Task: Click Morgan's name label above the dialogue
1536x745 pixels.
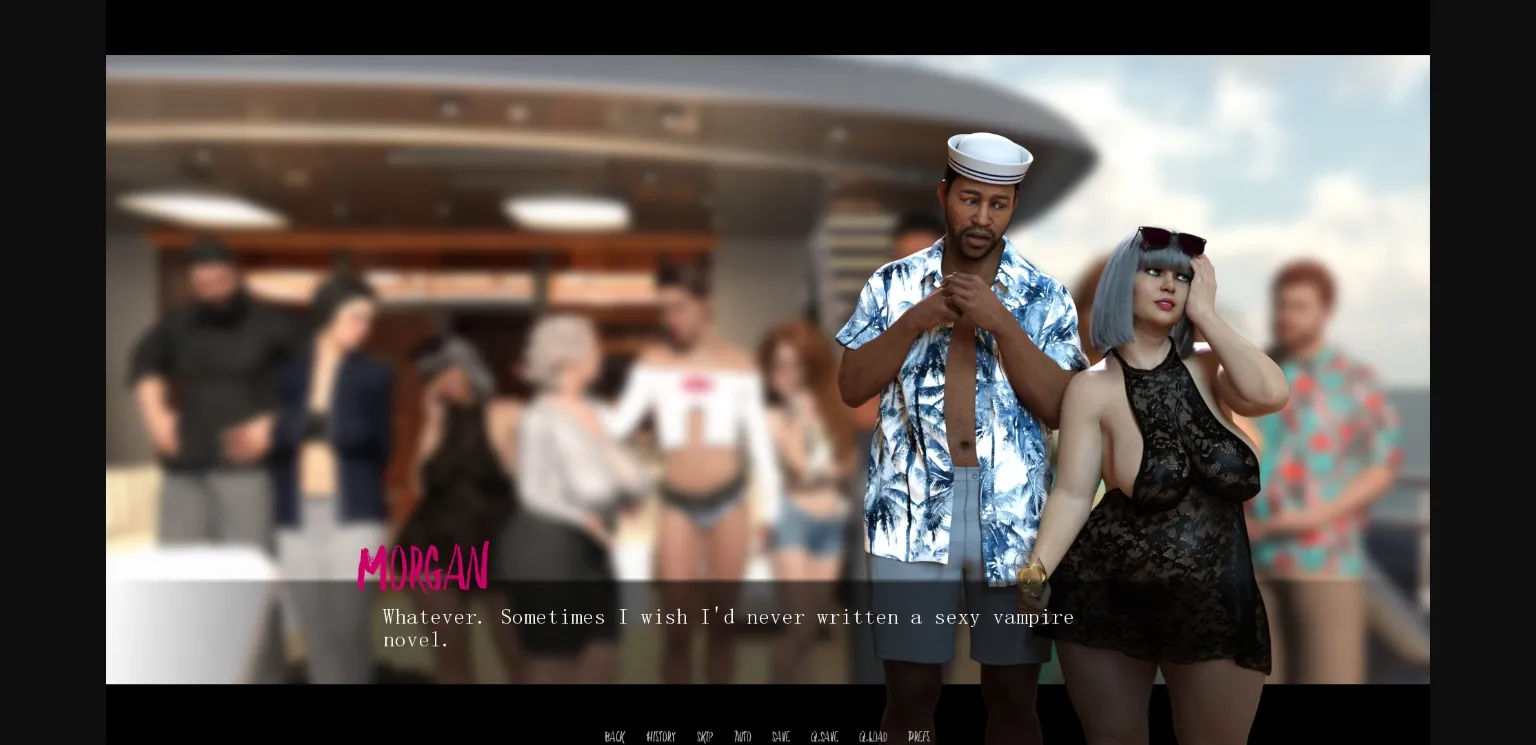Action: (x=423, y=568)
